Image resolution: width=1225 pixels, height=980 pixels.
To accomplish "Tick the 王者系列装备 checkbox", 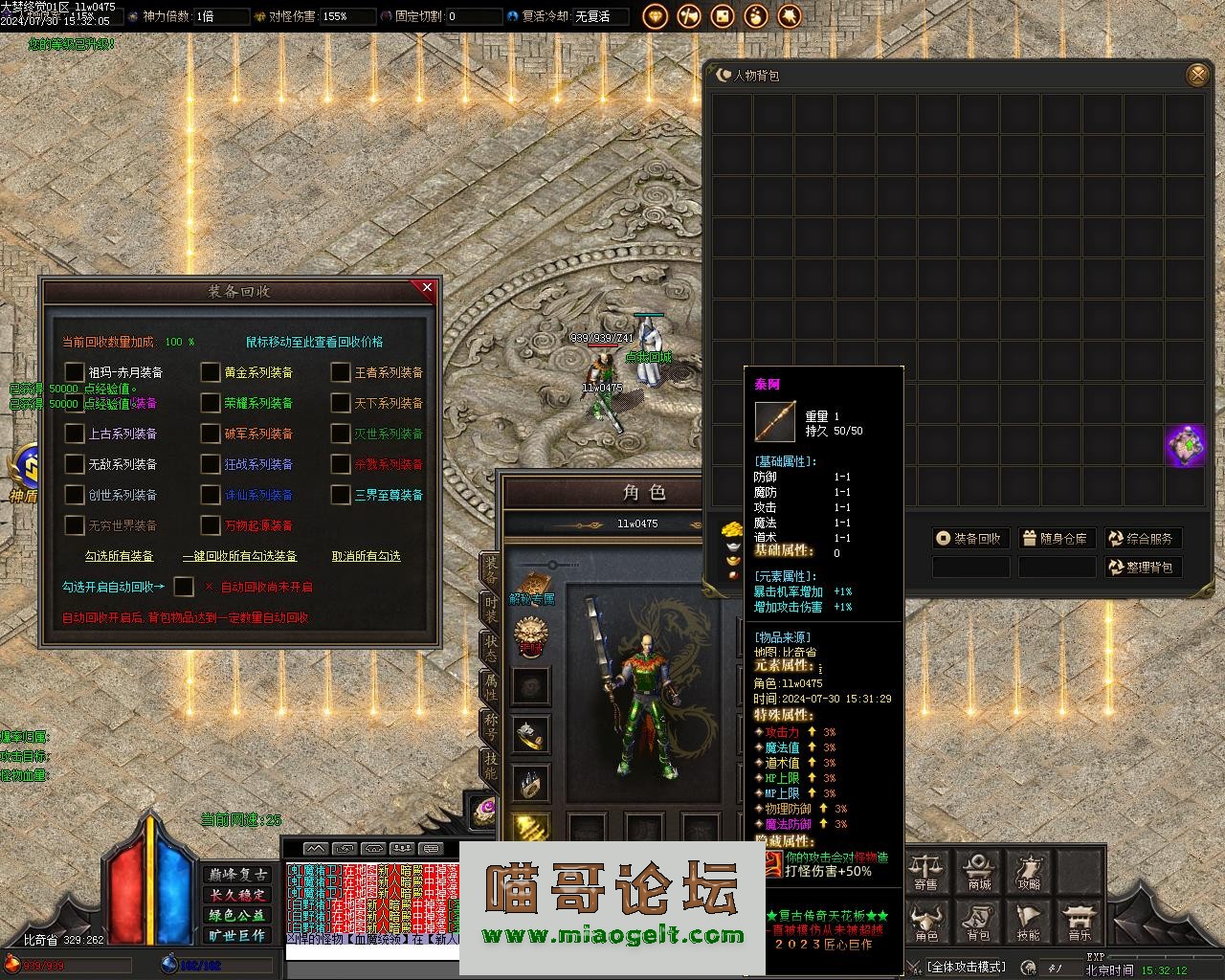I will [x=341, y=372].
